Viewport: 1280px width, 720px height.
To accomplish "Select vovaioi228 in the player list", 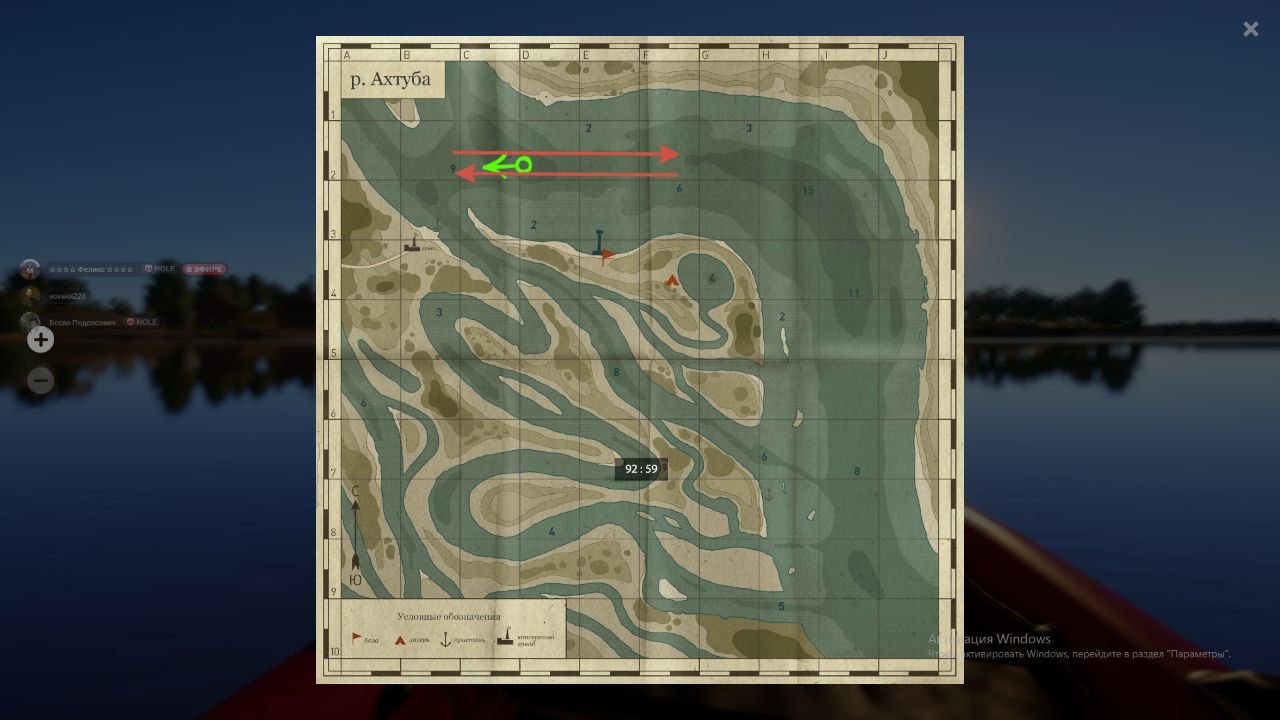I will [68, 295].
